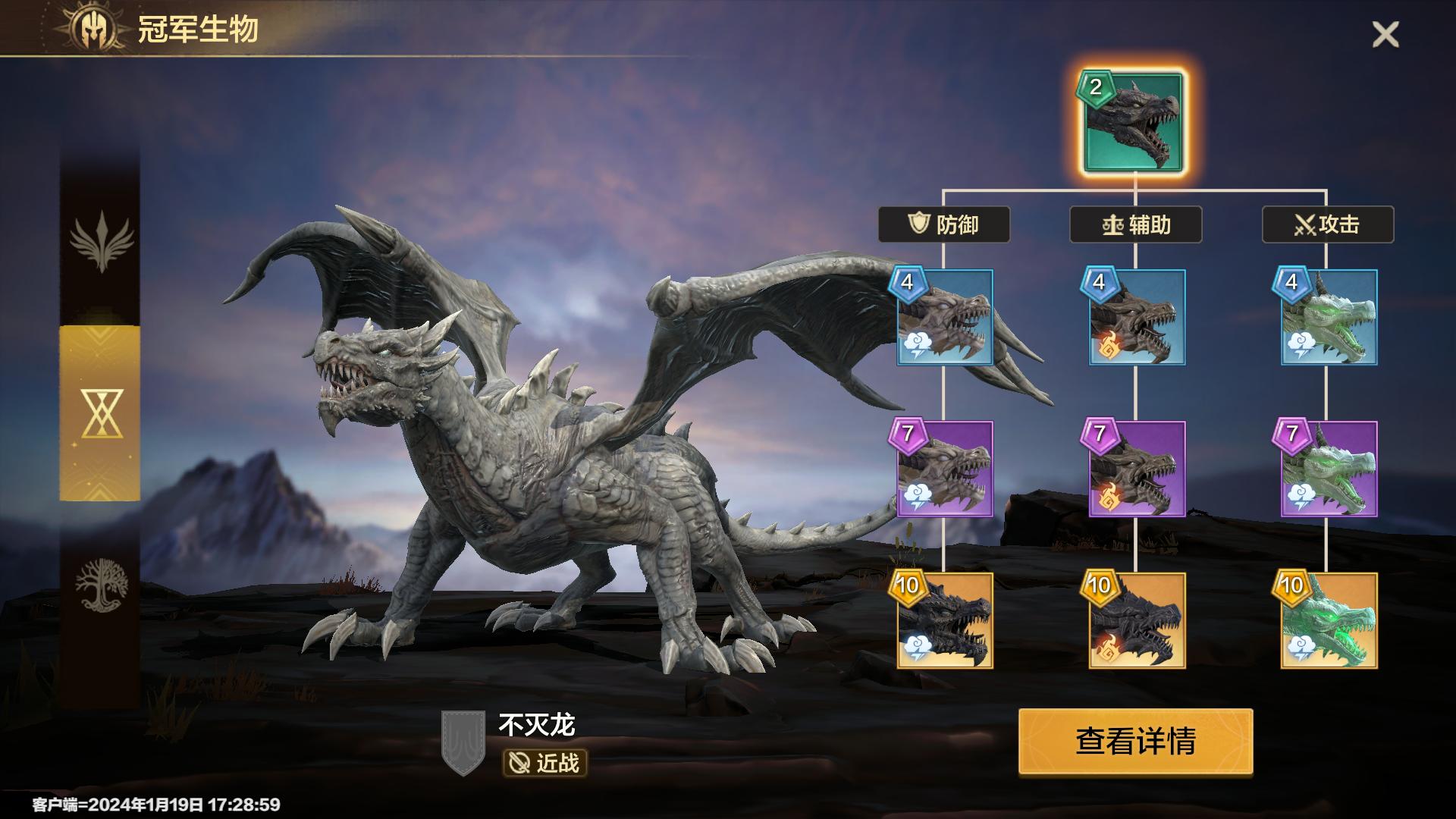Switch to the tree emblem faction tab

pos(100,584)
